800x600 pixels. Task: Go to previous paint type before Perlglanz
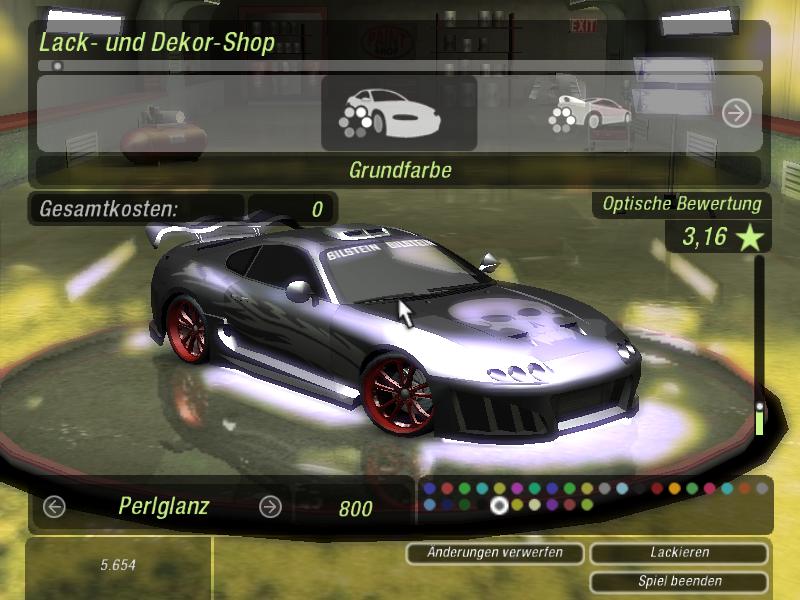click(54, 507)
